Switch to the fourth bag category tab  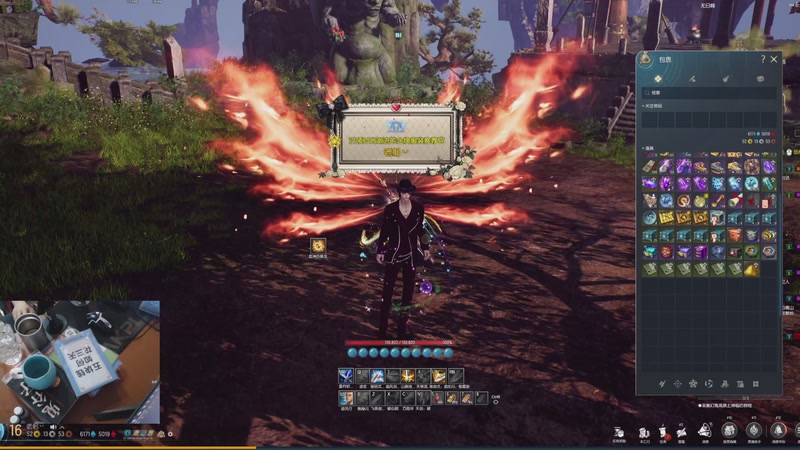760,78
